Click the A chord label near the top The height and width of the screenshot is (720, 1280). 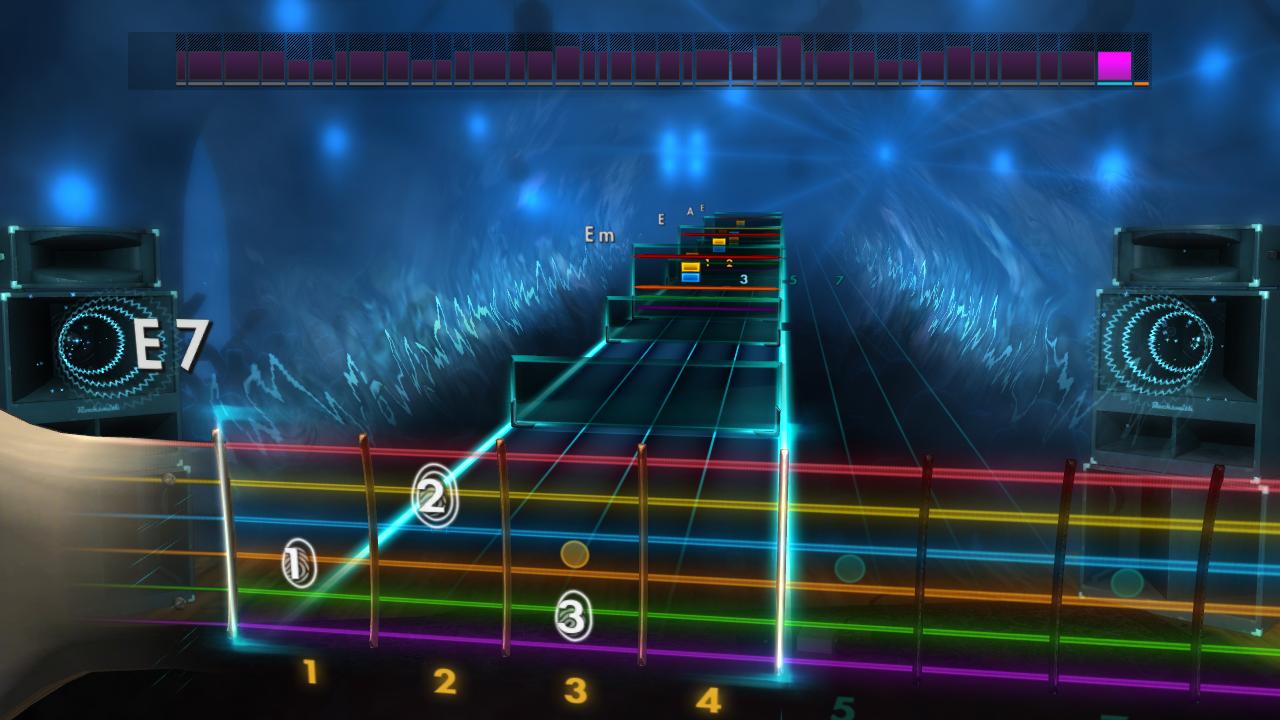click(690, 211)
